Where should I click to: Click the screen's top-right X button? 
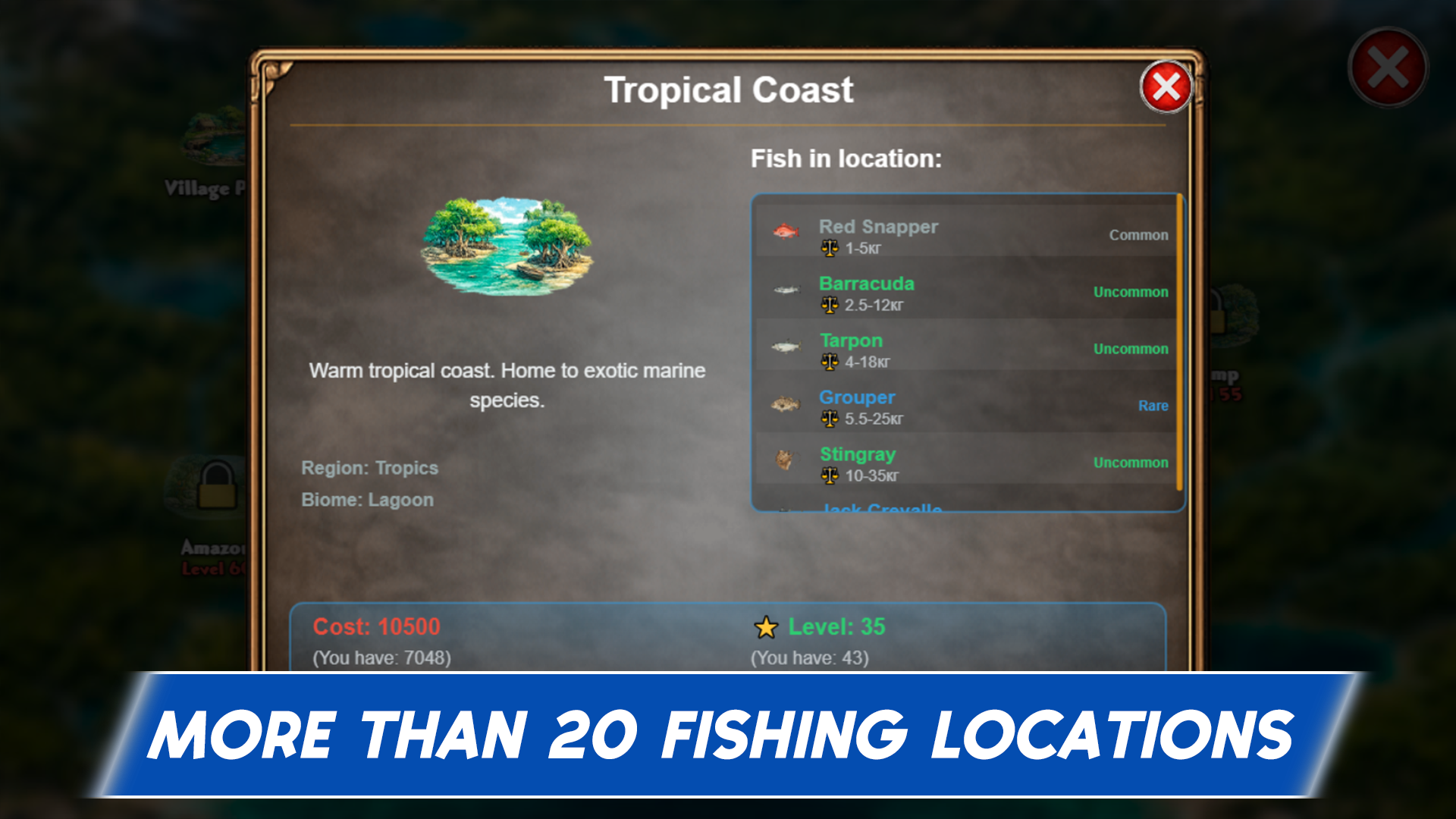(1388, 67)
